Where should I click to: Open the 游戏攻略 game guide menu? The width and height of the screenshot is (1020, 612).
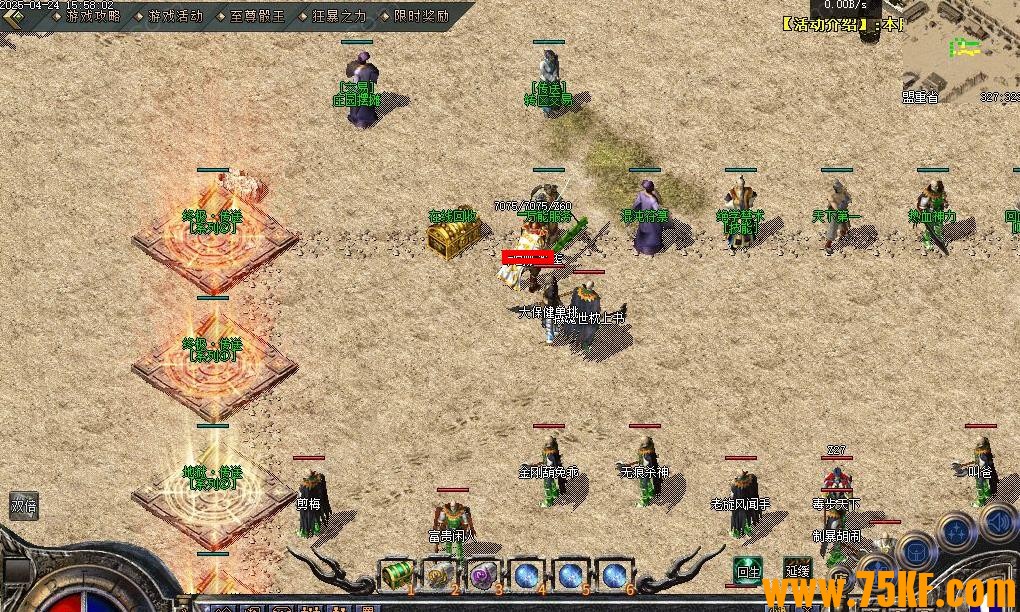pyautogui.click(x=93, y=16)
